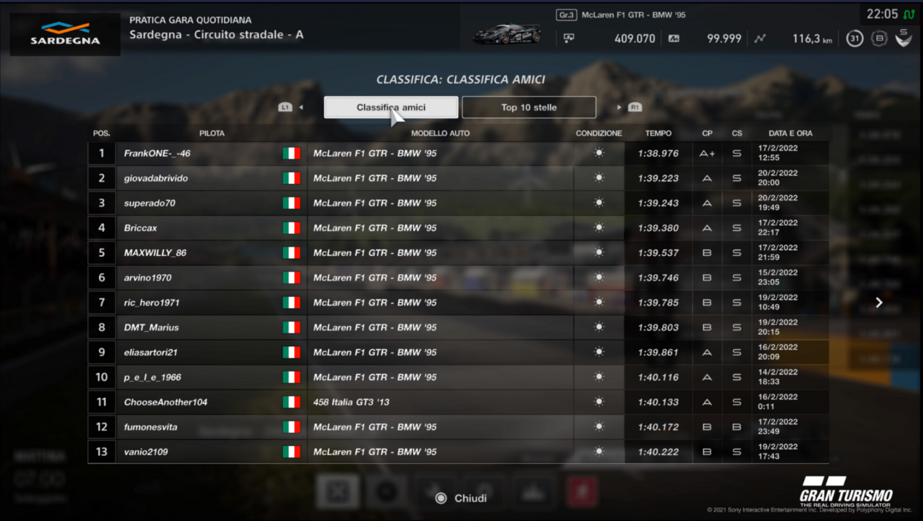Select FrankONE-_-46 leaderboard row
Screen dimensions: 923x521
click(x=458, y=154)
